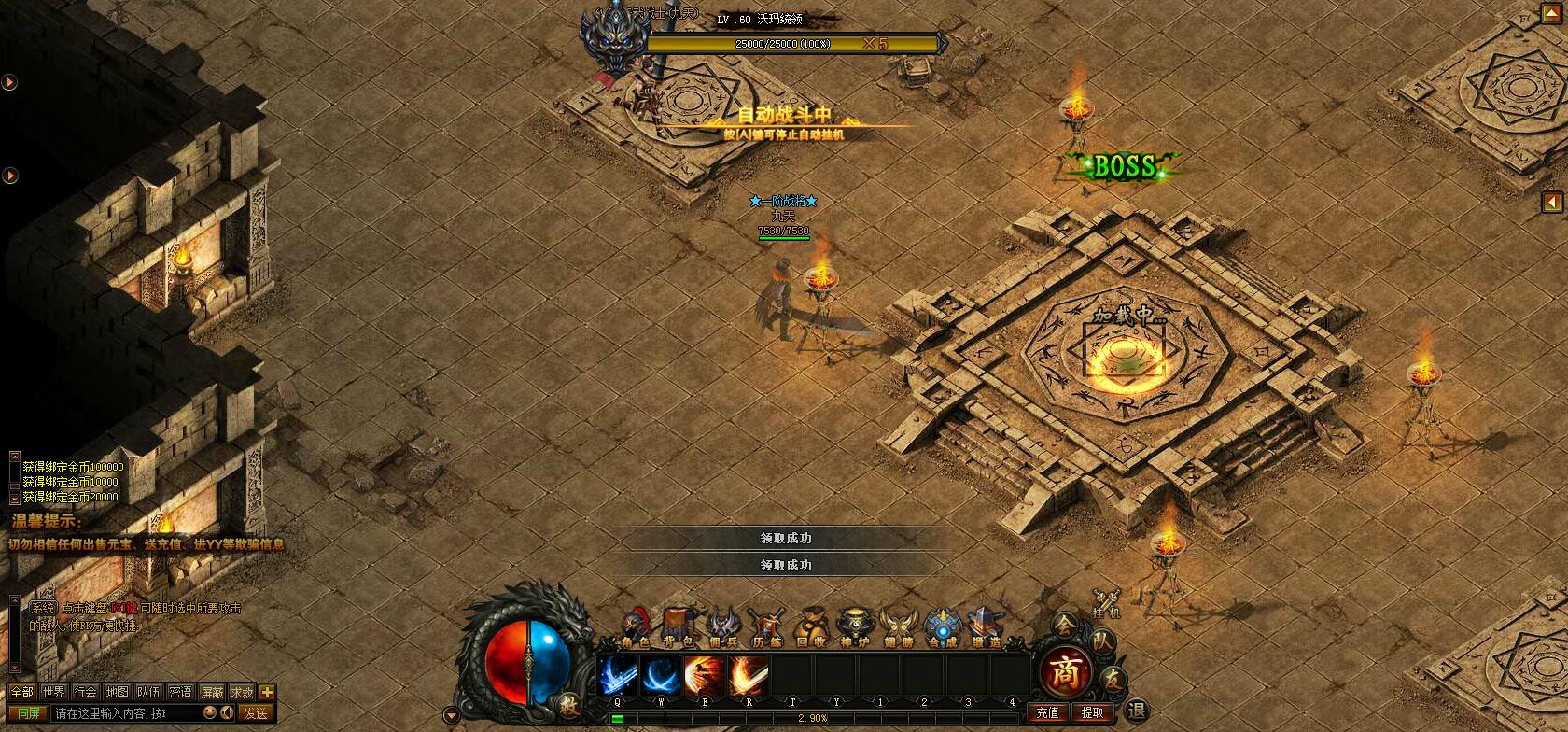The width and height of the screenshot is (1568, 732).
Task: Toggle 挂机 auto-battle crossed swords icon
Action: pyautogui.click(x=1107, y=602)
